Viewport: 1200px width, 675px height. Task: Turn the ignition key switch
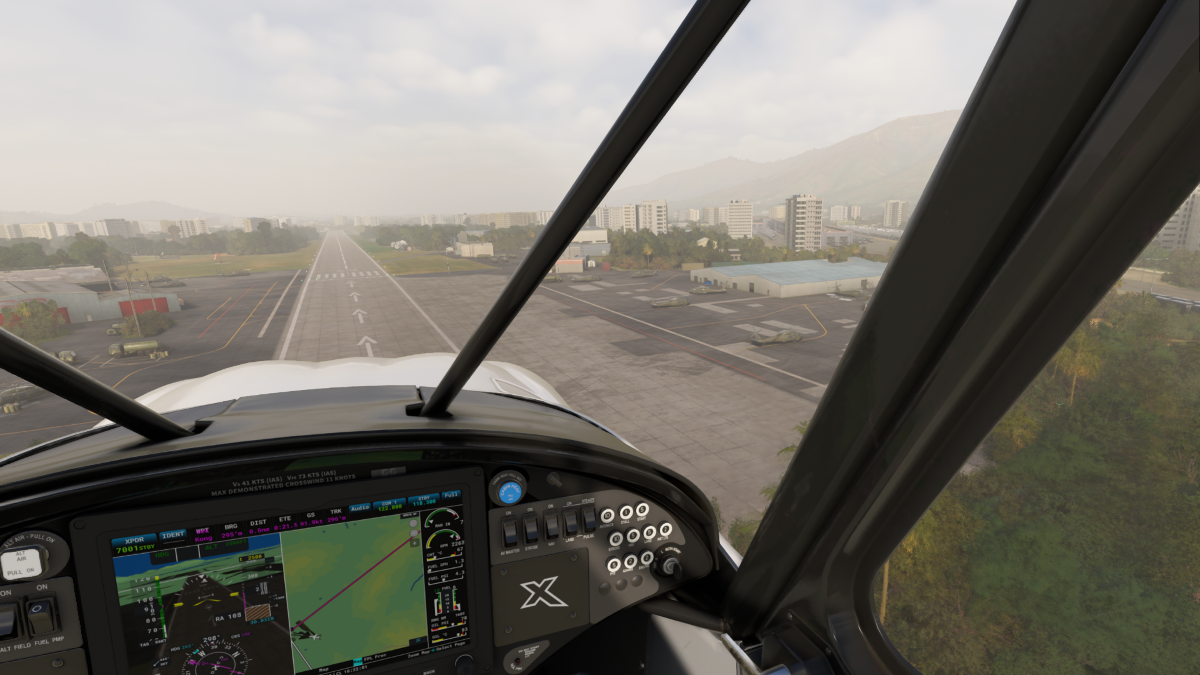pyautogui.click(x=669, y=565)
